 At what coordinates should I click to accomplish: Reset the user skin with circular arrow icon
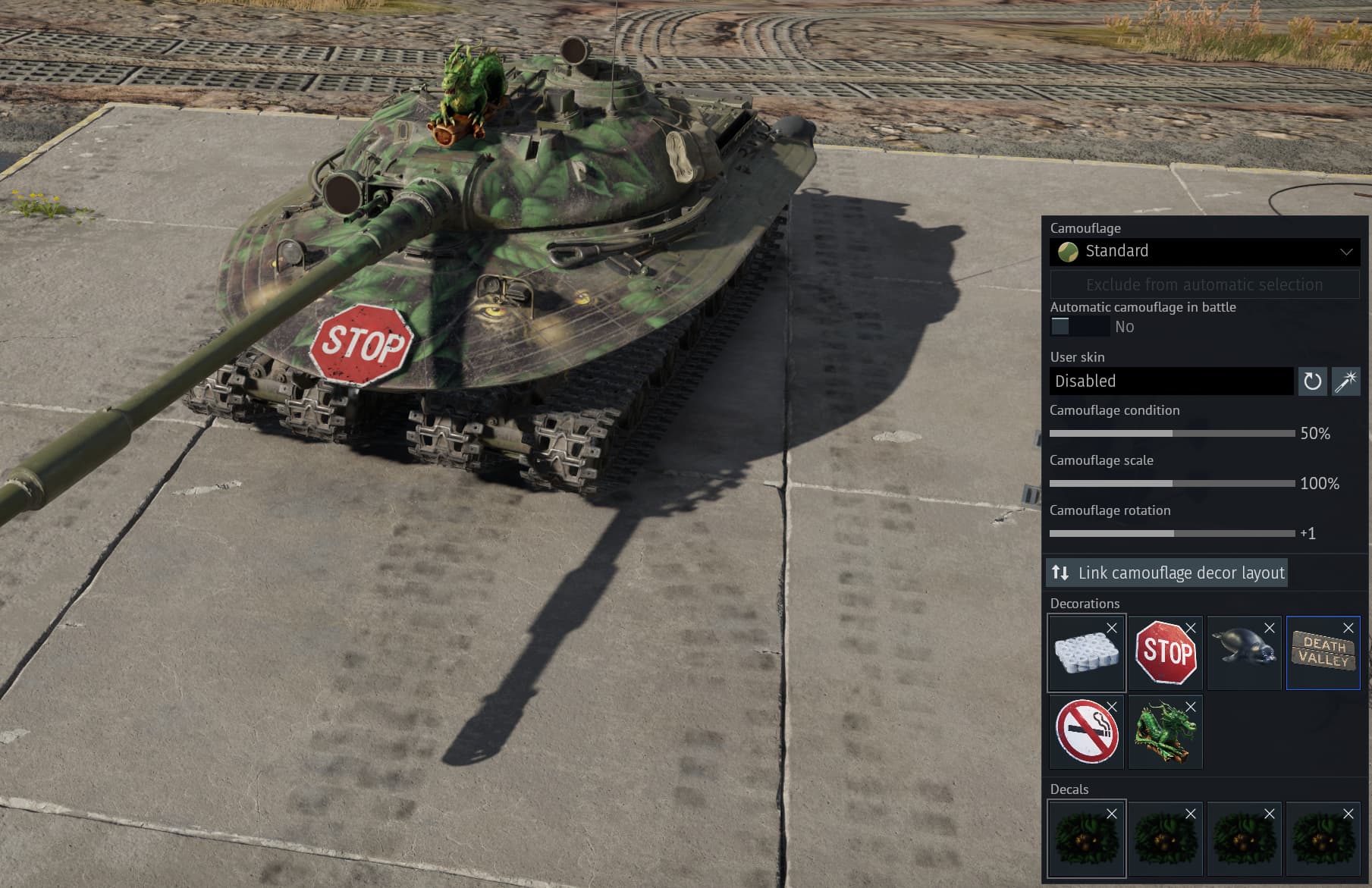1311,381
